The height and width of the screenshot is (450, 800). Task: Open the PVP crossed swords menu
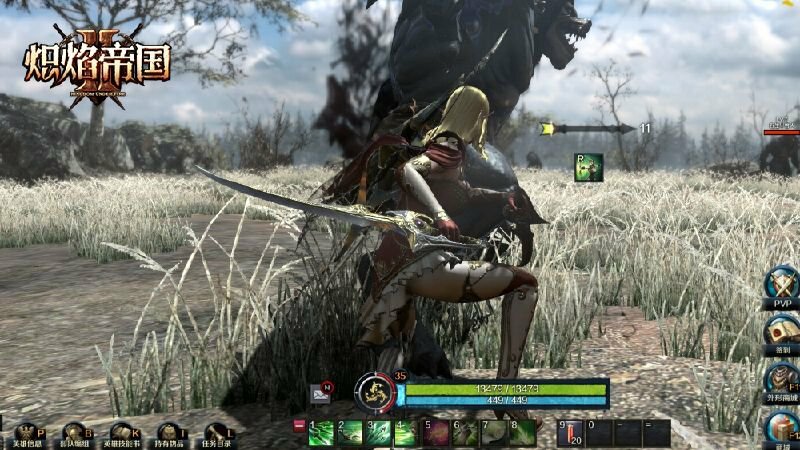[x=781, y=286]
